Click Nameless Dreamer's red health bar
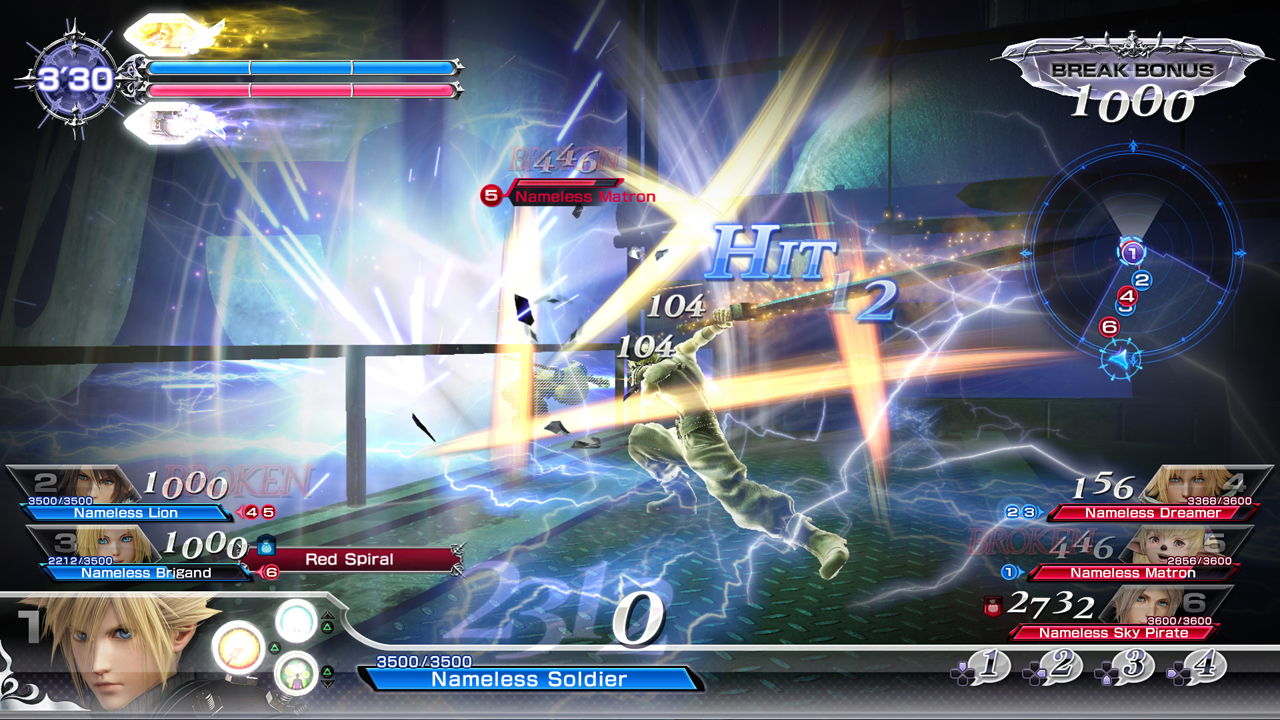The image size is (1280, 720). pyautogui.click(x=1152, y=511)
